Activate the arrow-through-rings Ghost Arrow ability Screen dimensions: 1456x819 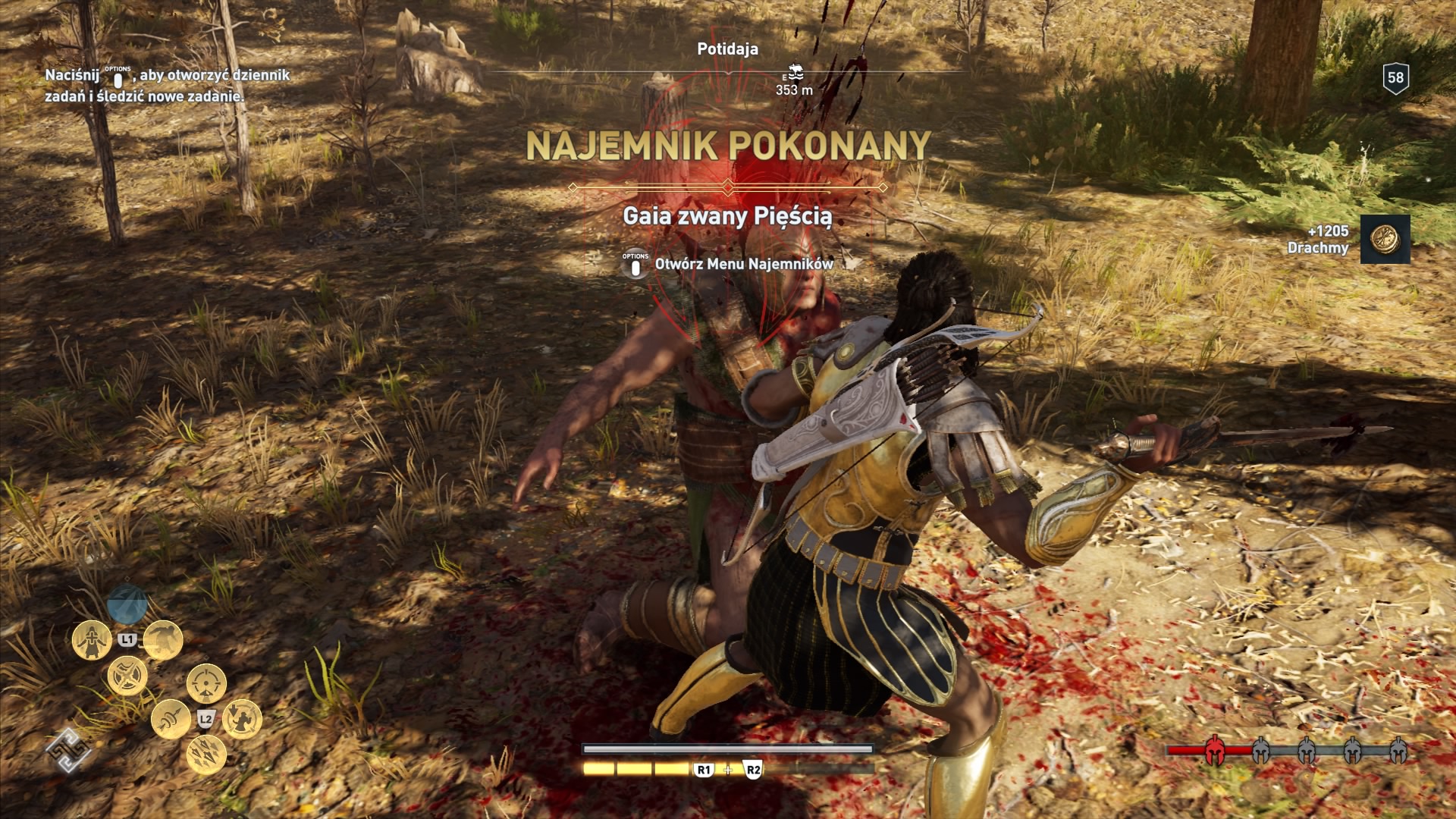[171, 719]
